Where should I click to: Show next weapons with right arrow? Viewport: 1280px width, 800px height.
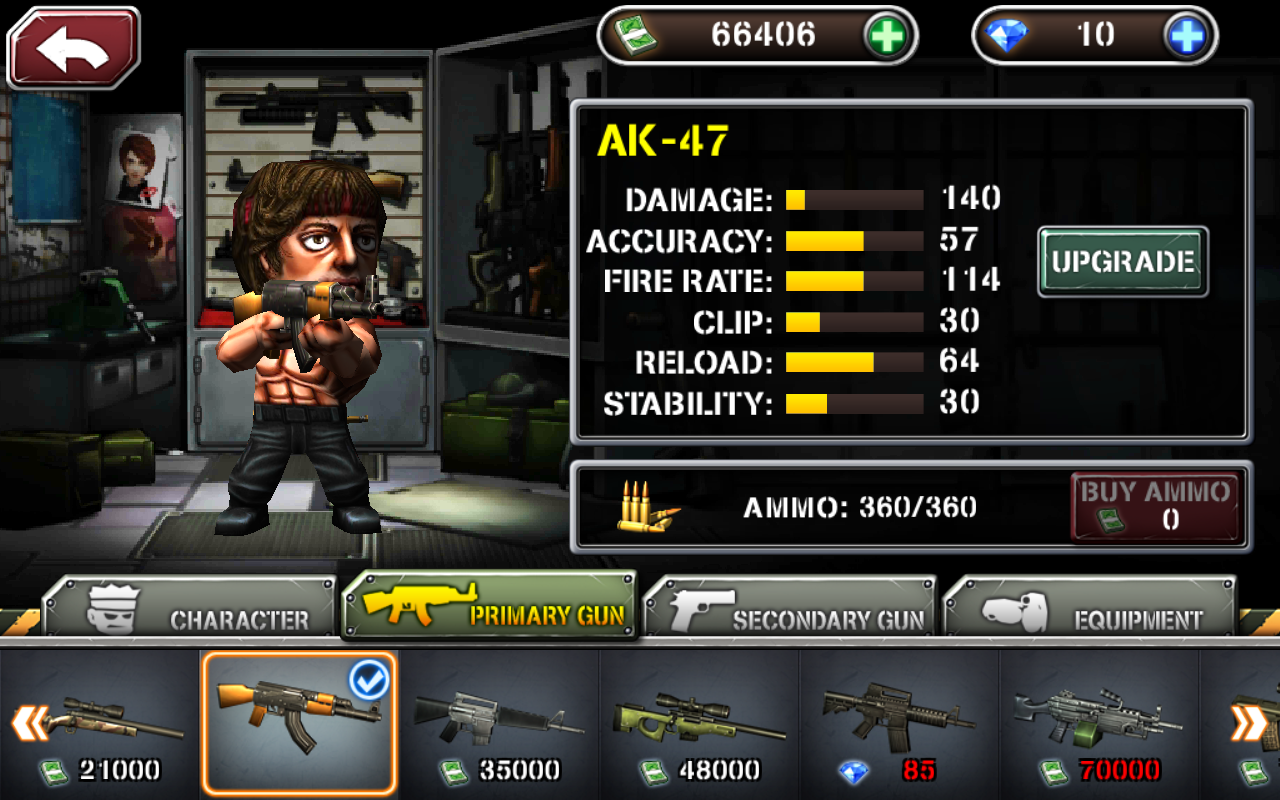(1248, 722)
